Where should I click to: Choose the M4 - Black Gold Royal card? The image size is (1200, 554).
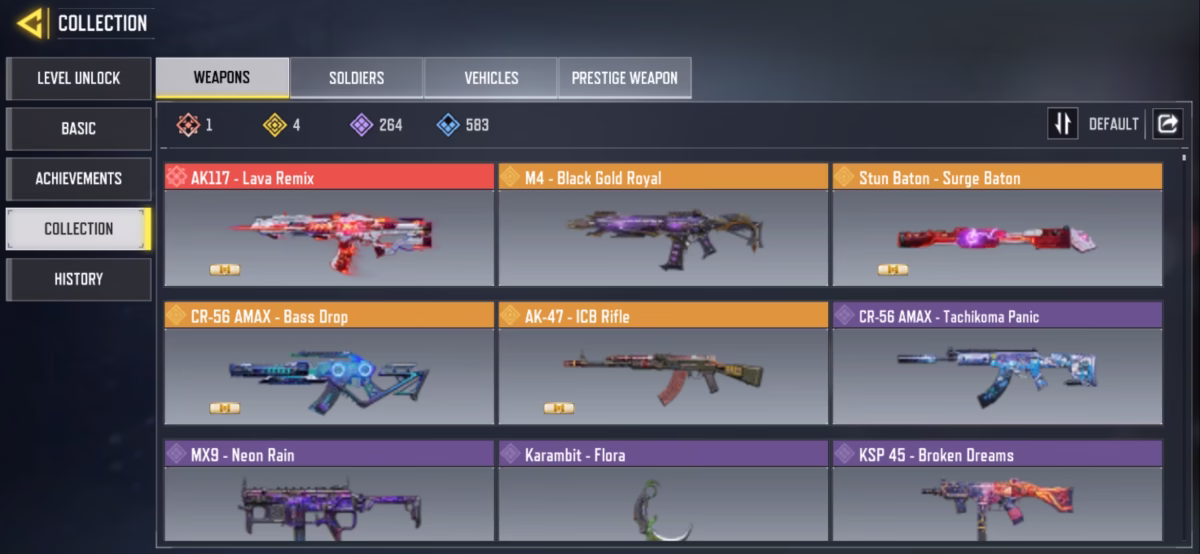click(663, 226)
